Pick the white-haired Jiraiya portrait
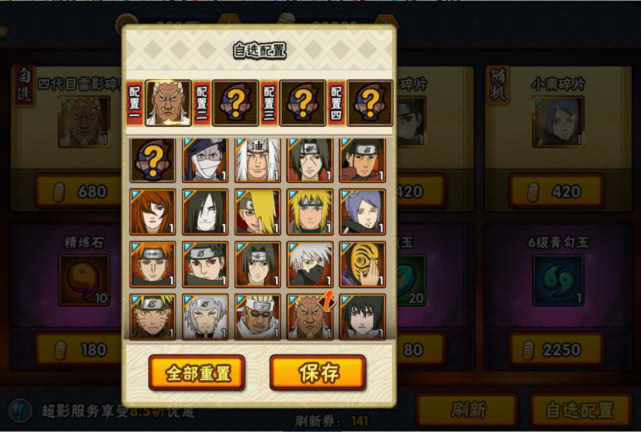The image size is (641, 432). [x=257, y=159]
